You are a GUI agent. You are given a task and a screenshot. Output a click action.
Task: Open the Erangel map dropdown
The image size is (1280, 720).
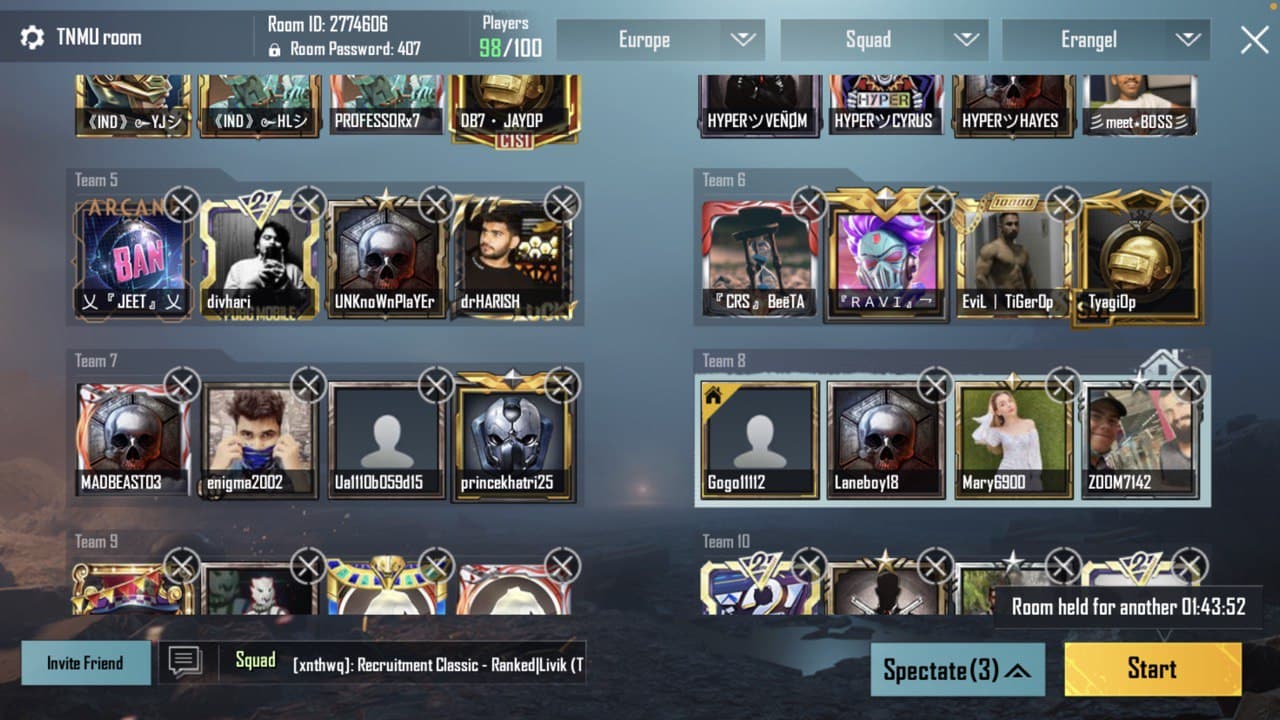1106,40
